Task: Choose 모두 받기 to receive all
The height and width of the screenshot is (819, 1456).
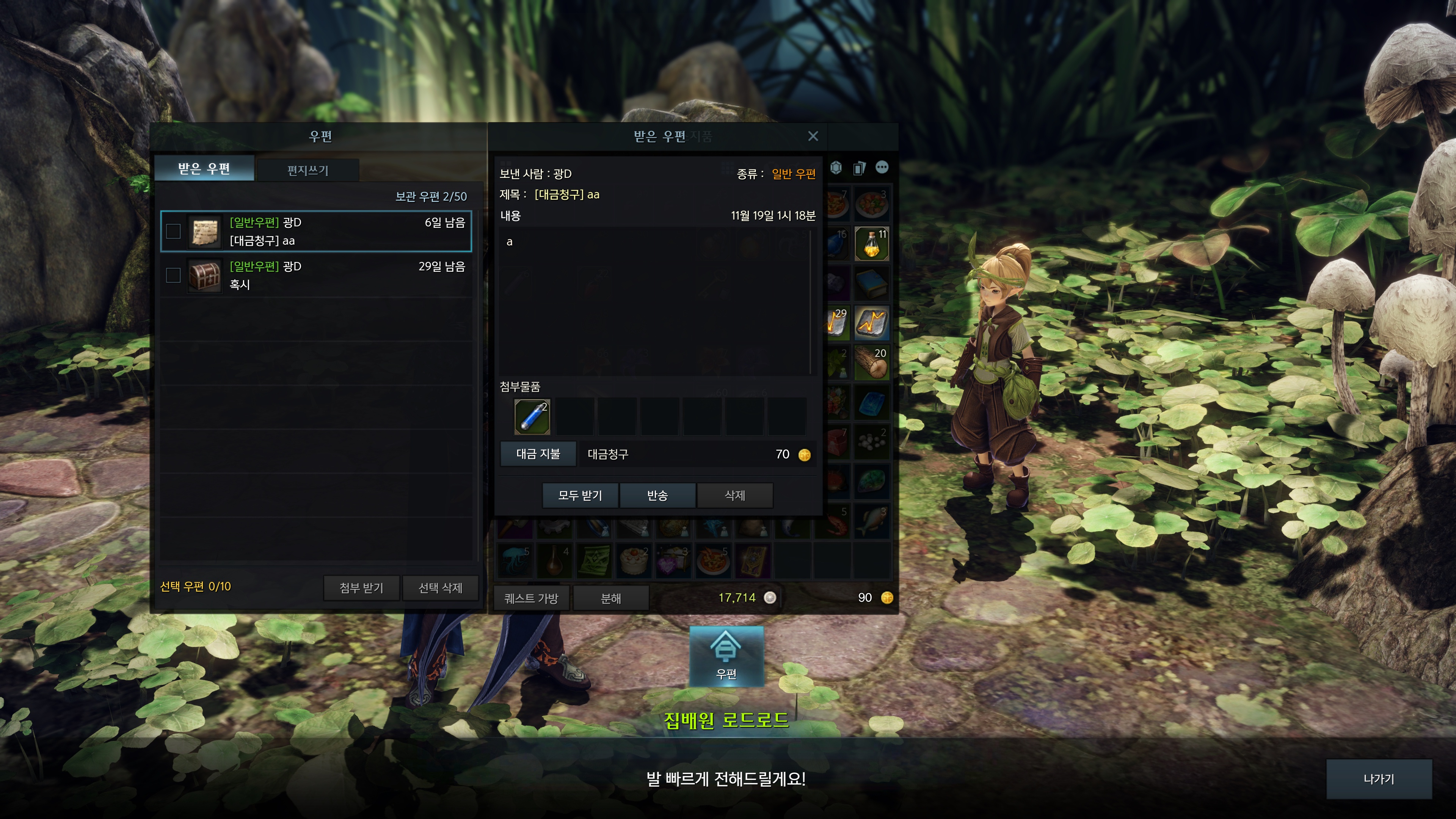Action: pos(580,496)
